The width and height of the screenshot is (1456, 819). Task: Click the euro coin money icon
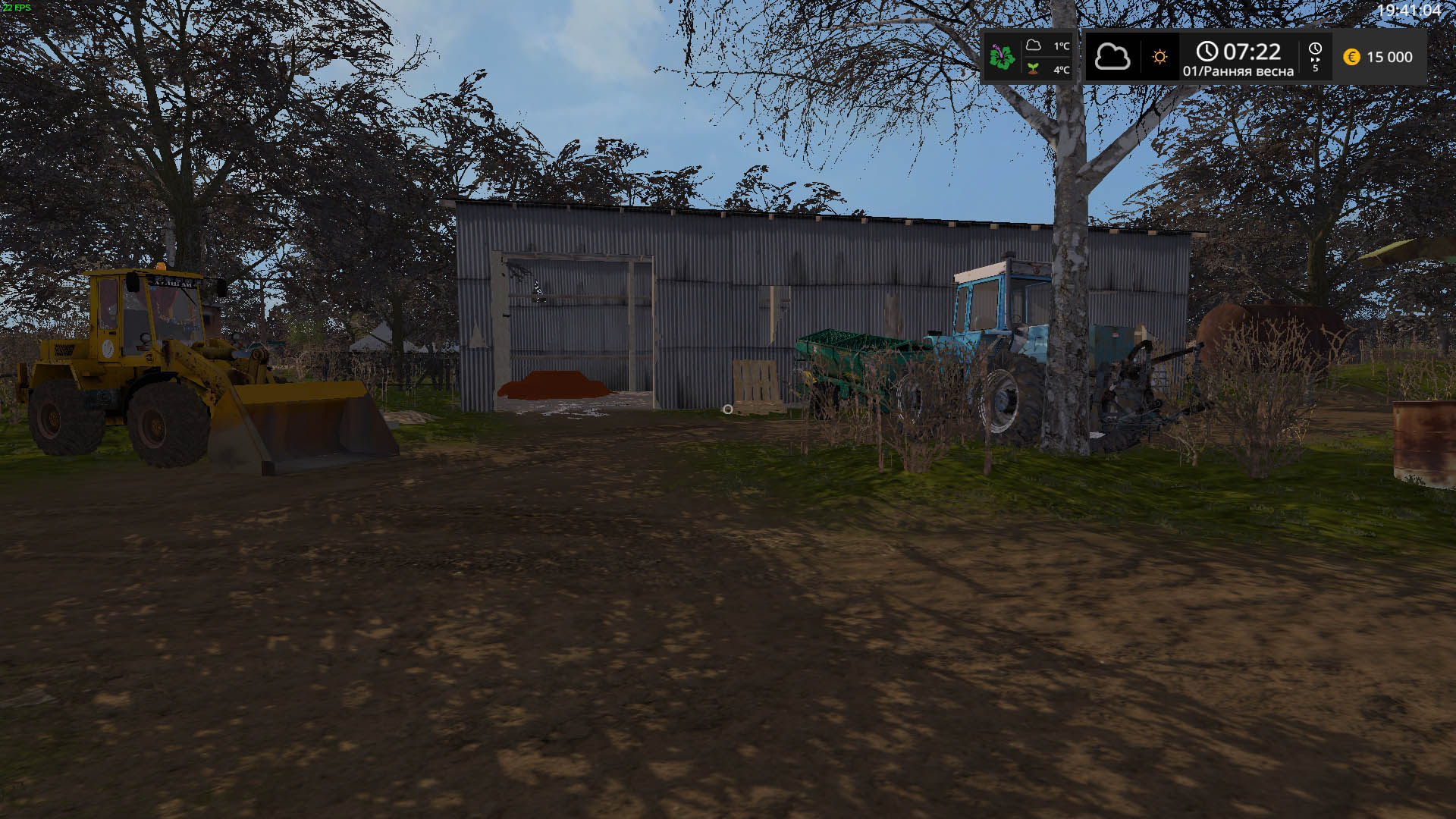click(1351, 57)
